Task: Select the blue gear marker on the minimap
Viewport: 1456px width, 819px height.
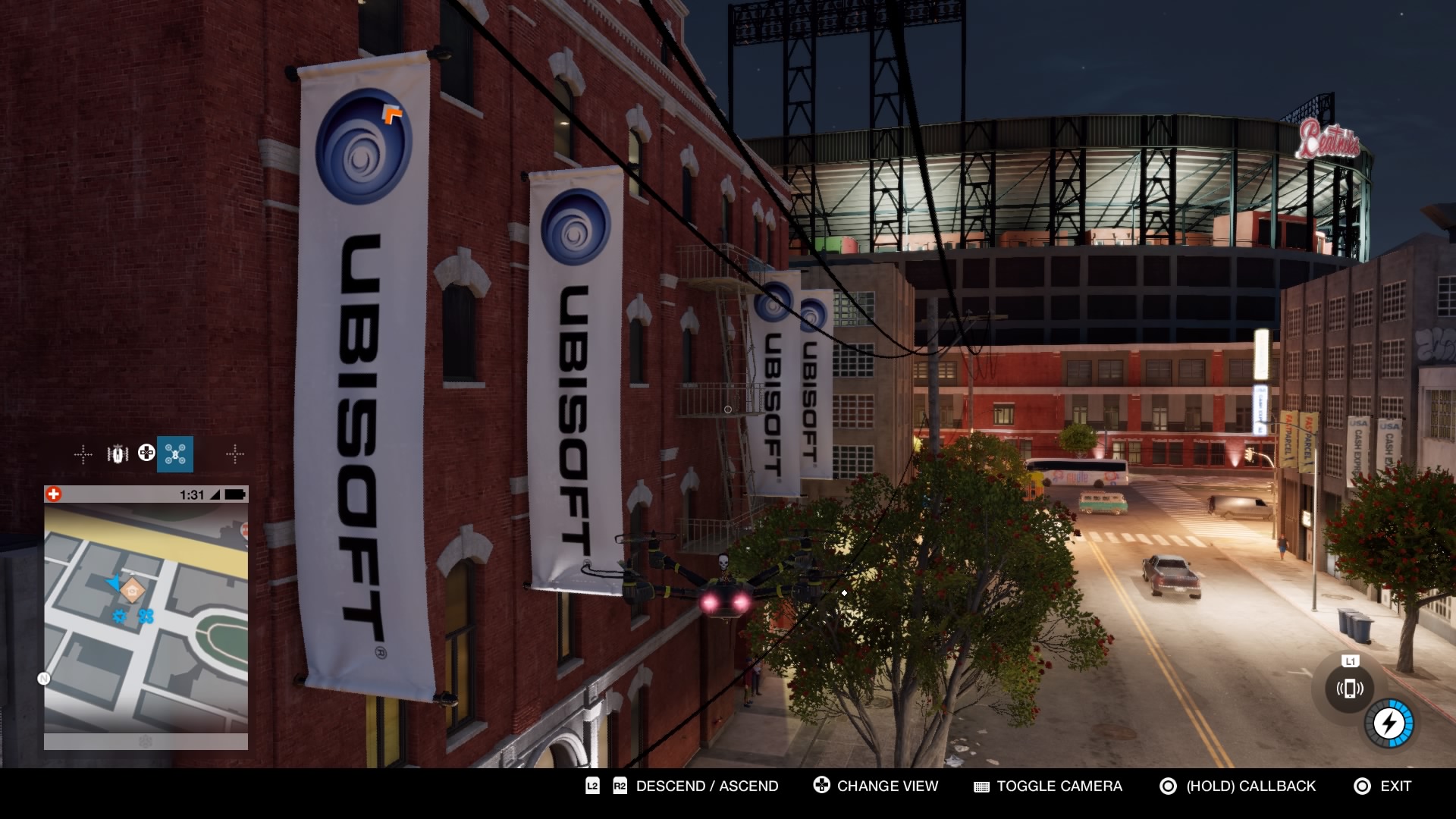Action: tap(119, 616)
